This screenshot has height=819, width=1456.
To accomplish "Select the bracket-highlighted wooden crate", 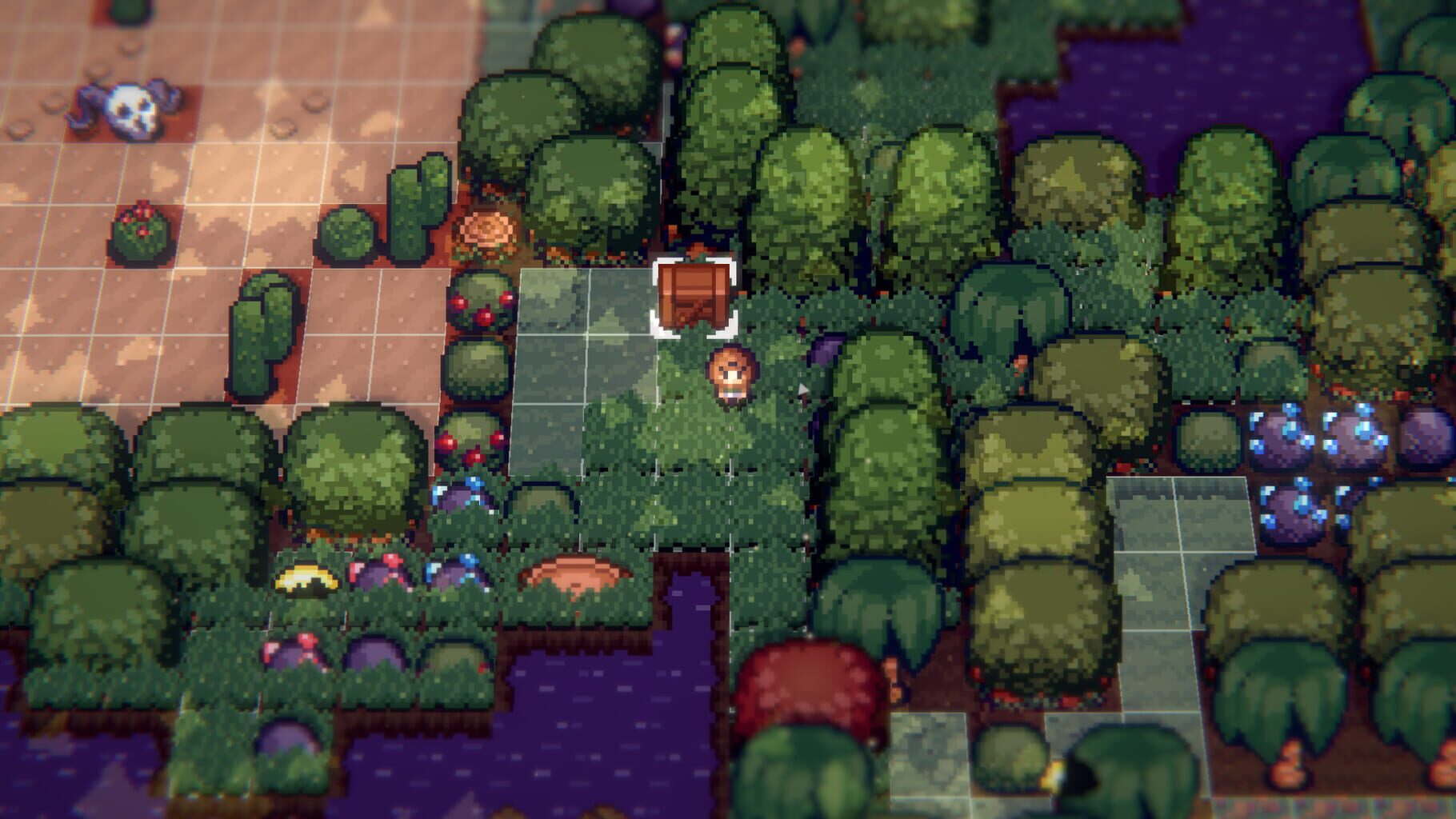I will pos(694,296).
